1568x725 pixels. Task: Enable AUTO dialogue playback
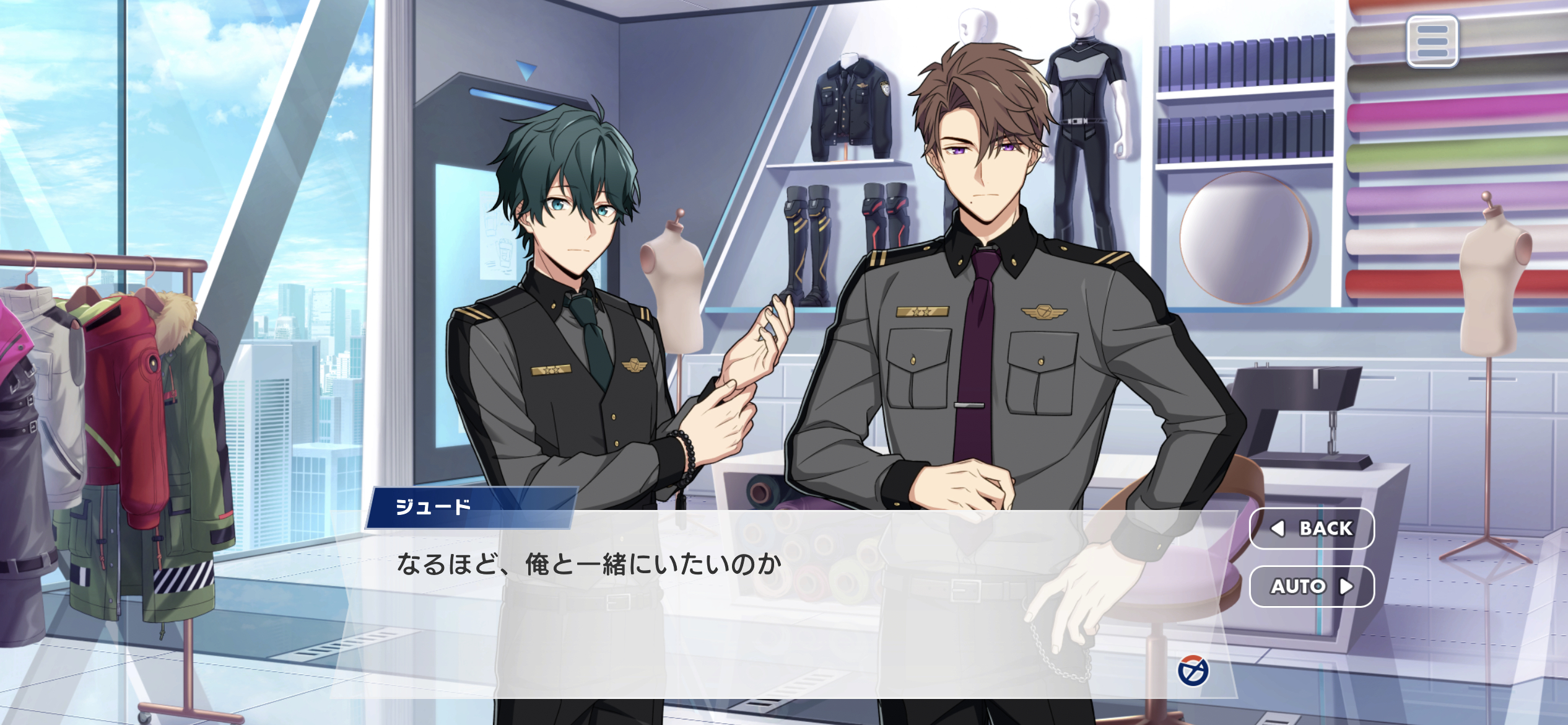point(1312,586)
